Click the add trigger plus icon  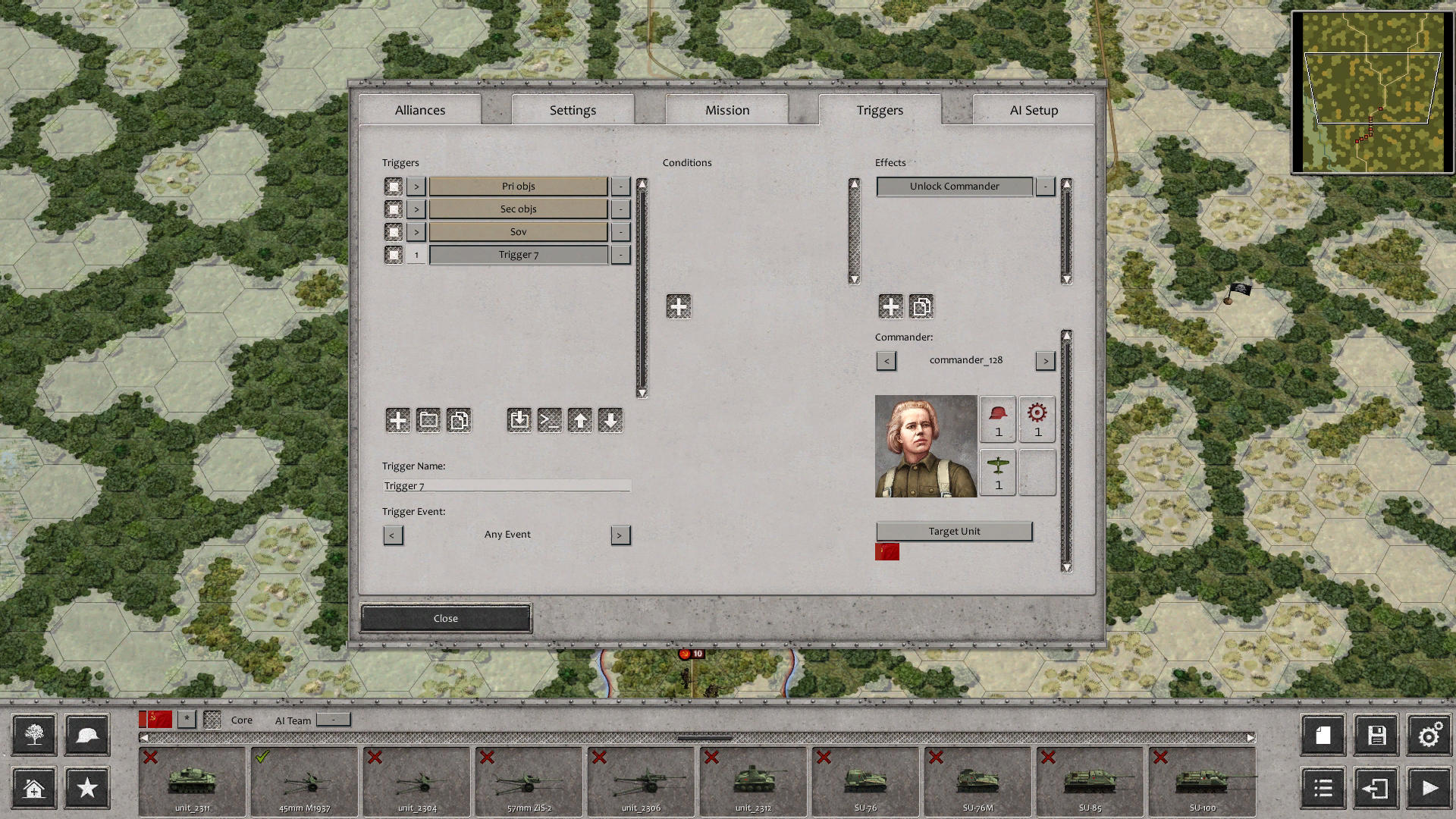pos(397,420)
